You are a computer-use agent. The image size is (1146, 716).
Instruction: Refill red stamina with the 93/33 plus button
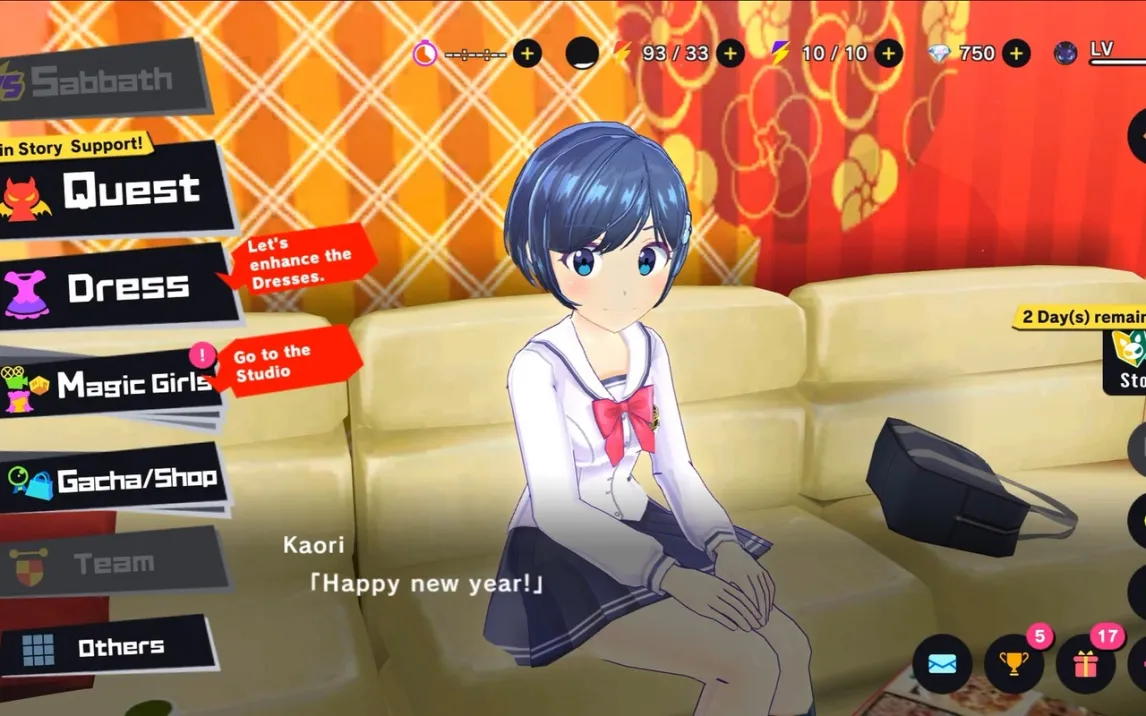click(730, 53)
